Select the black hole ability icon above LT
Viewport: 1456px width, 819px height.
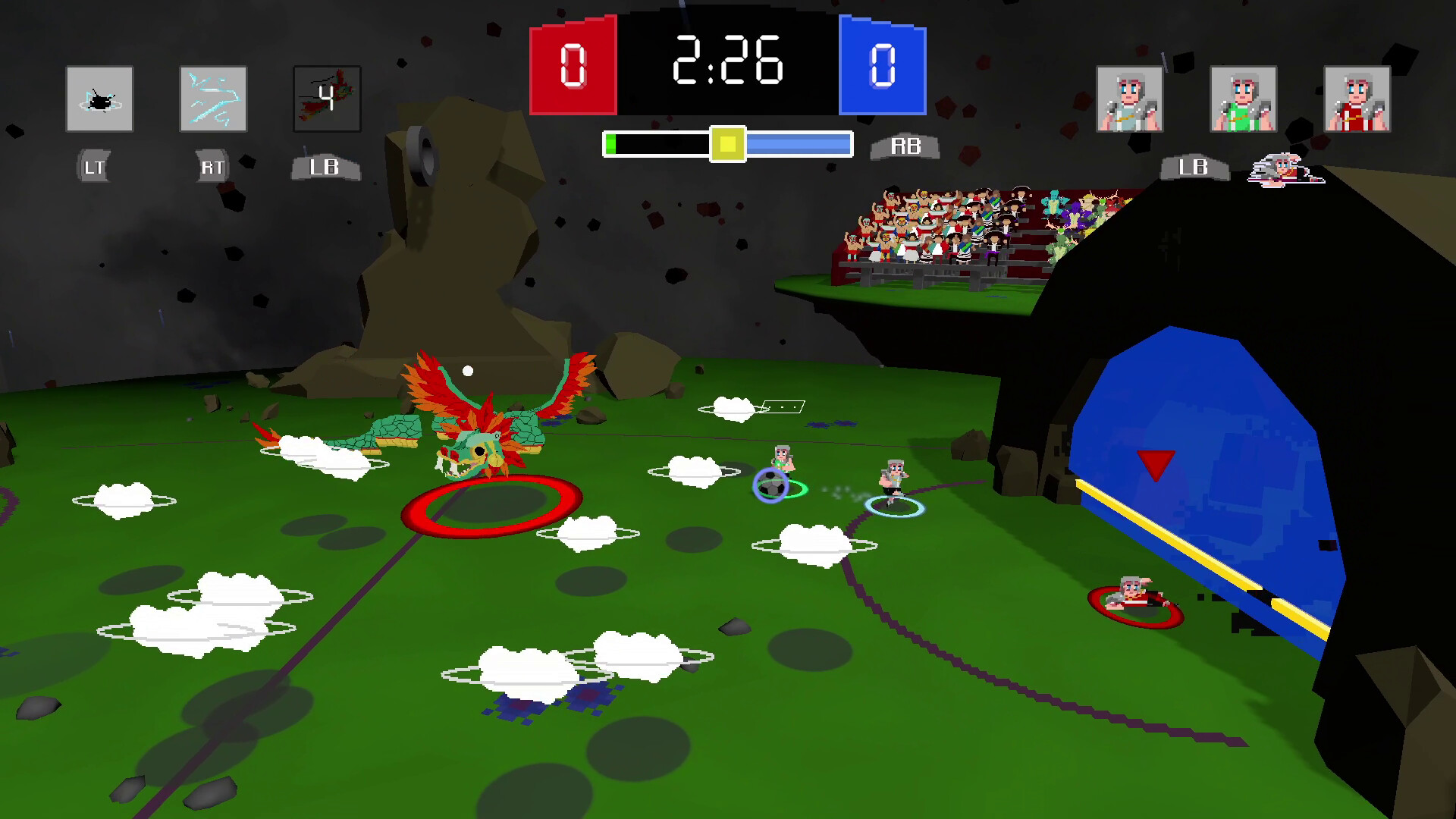pos(99,99)
